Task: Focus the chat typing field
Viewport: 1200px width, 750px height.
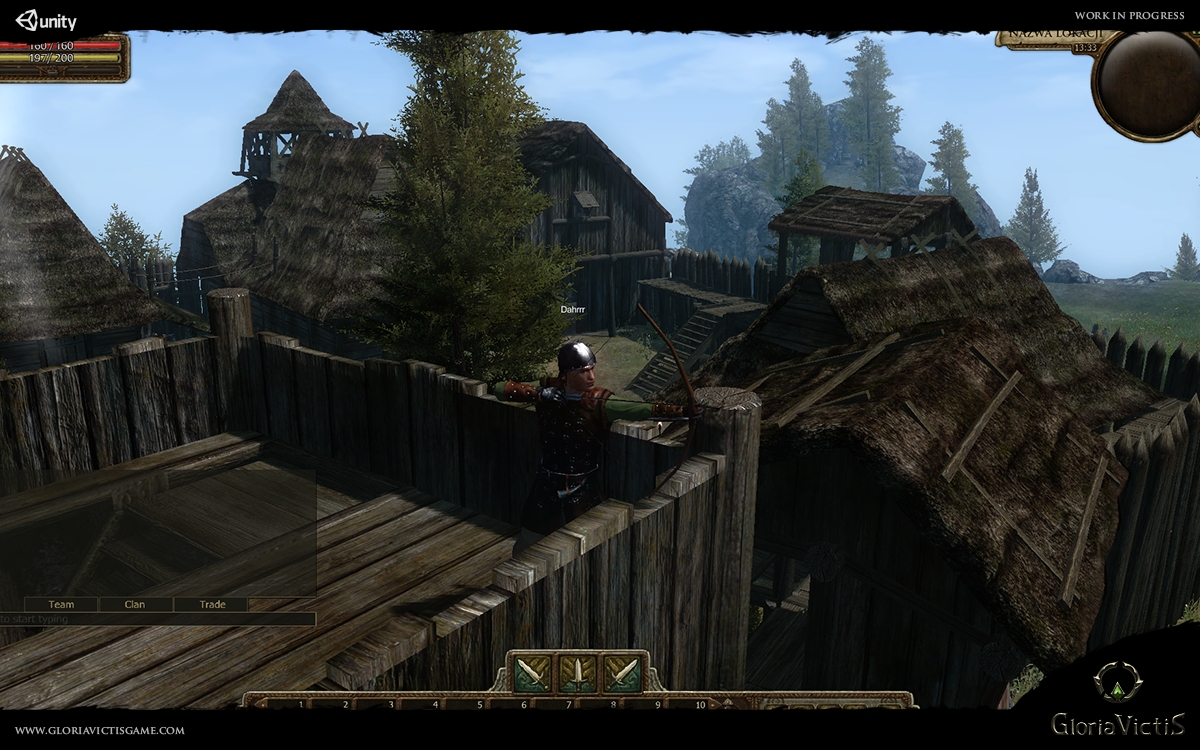Action: tap(160, 619)
